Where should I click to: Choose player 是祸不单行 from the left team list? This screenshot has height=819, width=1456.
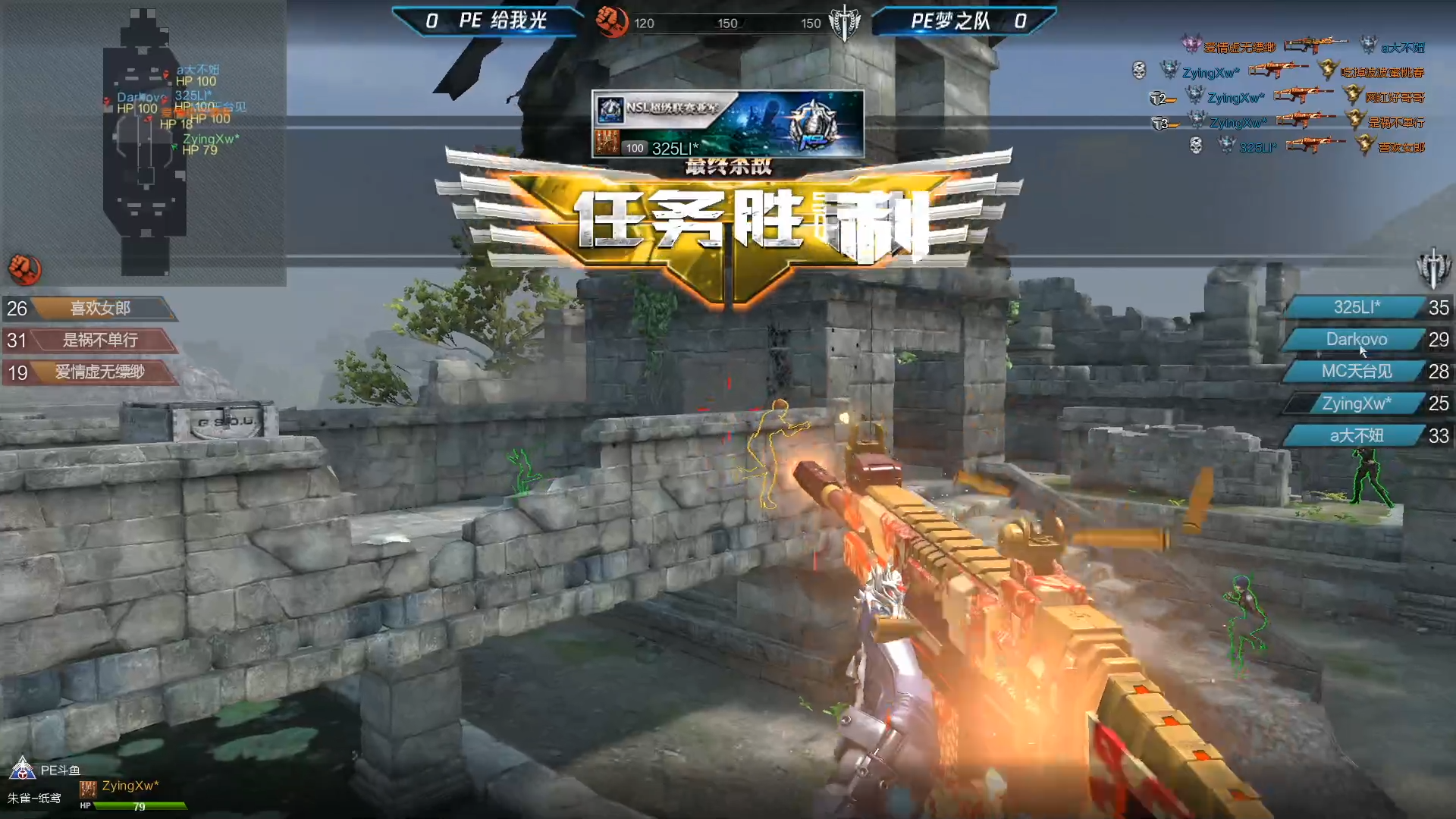tap(100, 340)
